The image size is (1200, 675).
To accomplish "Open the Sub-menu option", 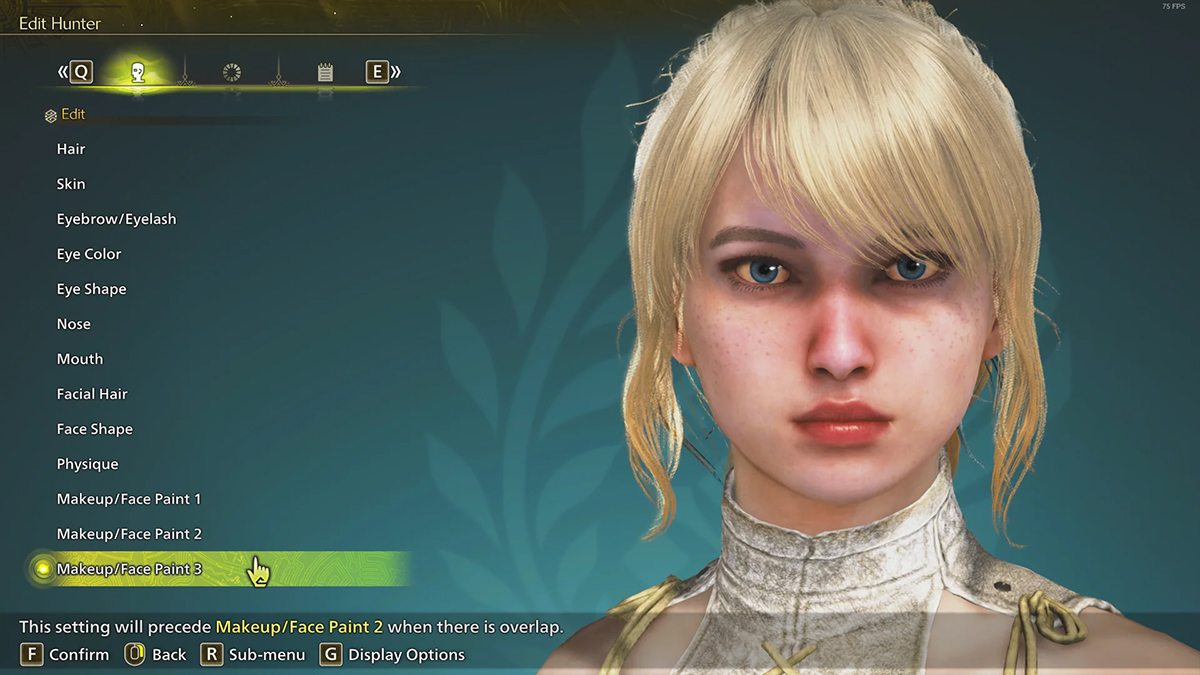I will click(x=266, y=655).
